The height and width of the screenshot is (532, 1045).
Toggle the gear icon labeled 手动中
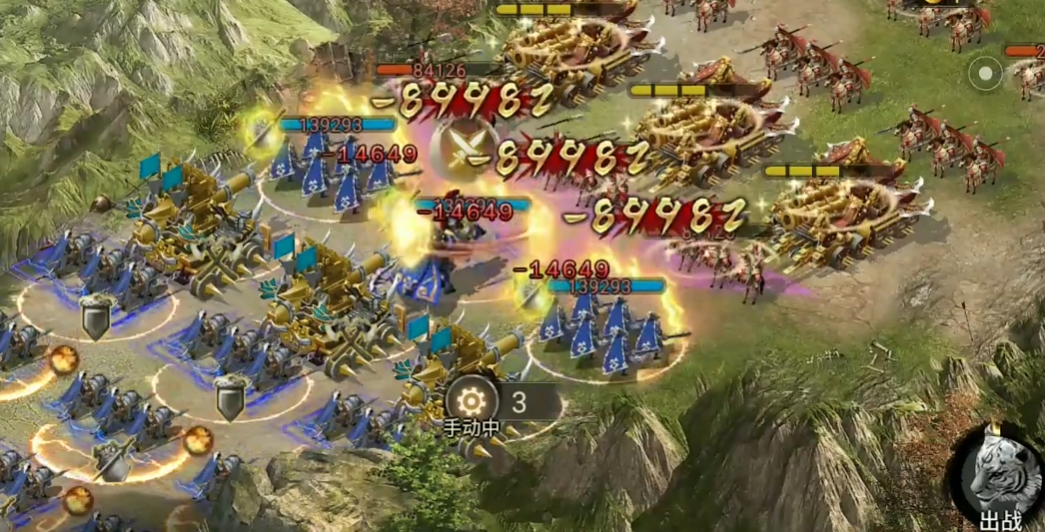click(x=466, y=401)
